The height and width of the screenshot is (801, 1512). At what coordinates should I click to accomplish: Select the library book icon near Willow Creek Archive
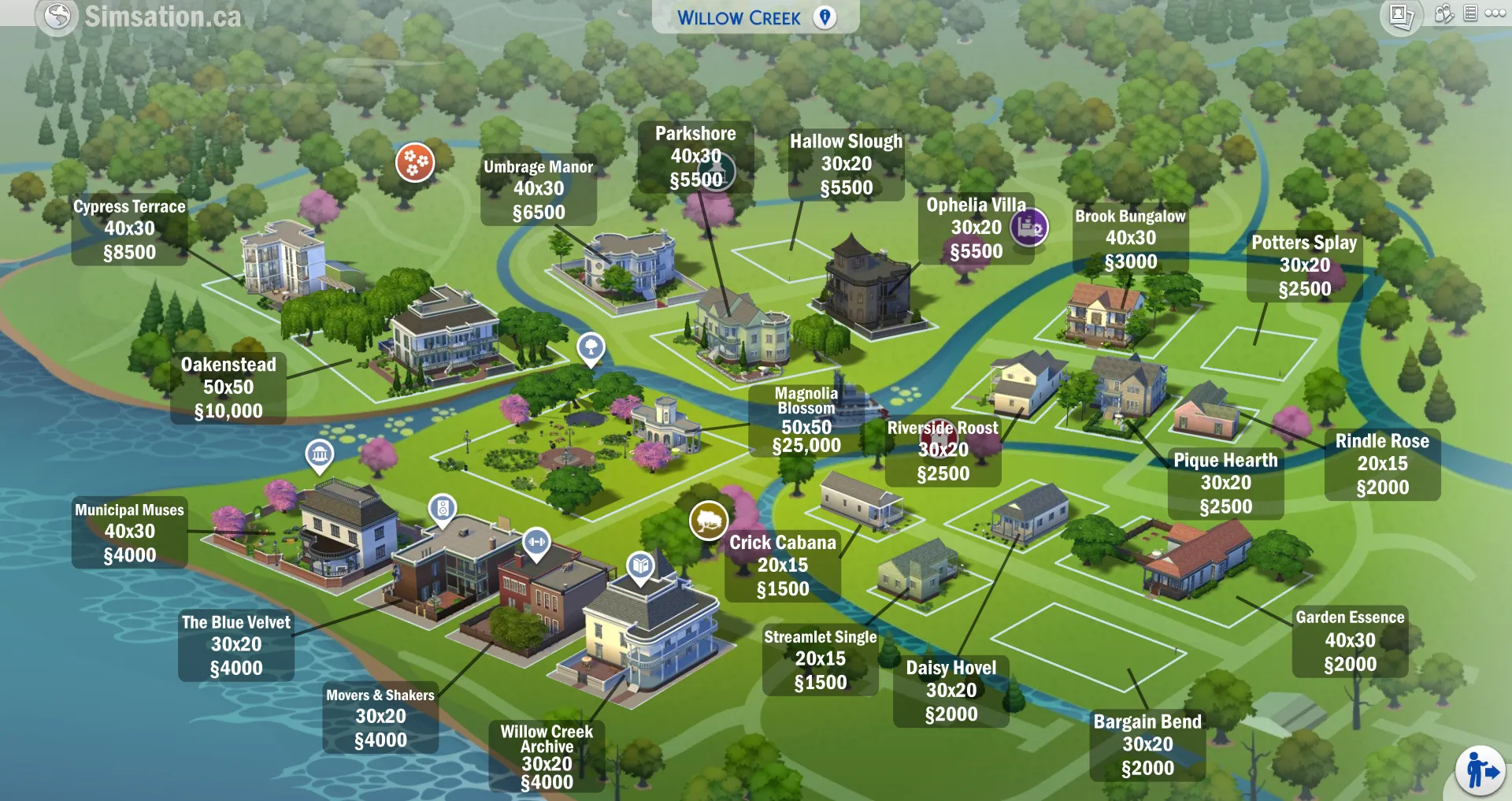coord(639,564)
